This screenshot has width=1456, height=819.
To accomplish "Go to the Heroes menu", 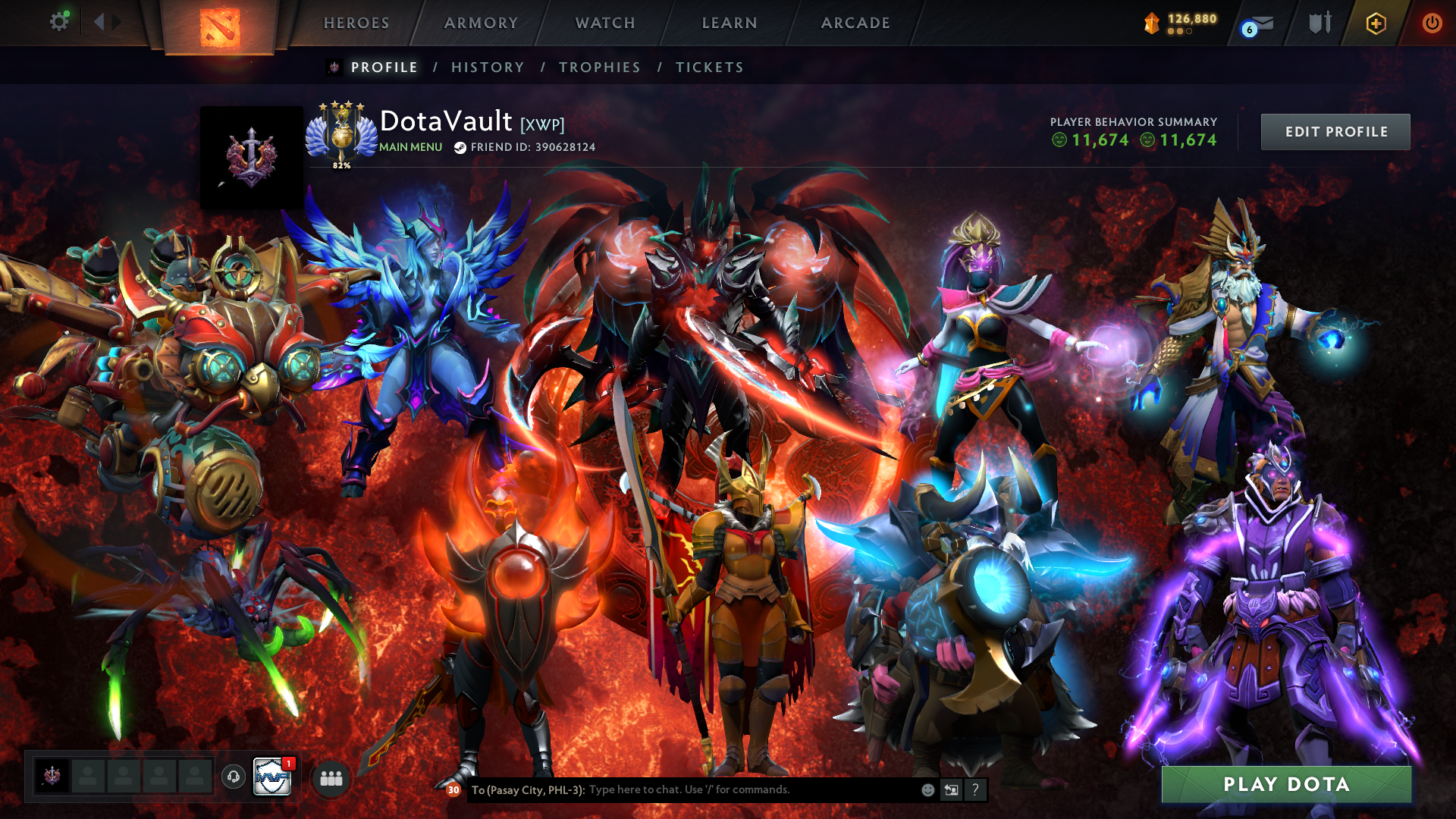I will click(x=356, y=23).
